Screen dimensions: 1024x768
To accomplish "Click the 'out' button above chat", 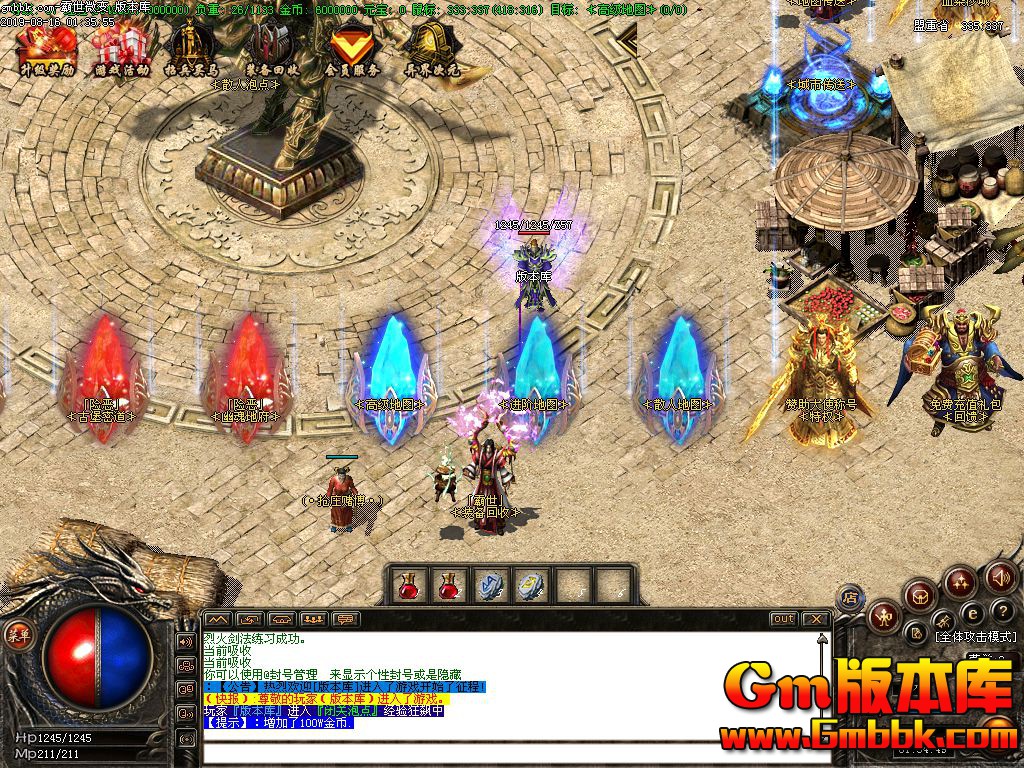I will point(783,619).
